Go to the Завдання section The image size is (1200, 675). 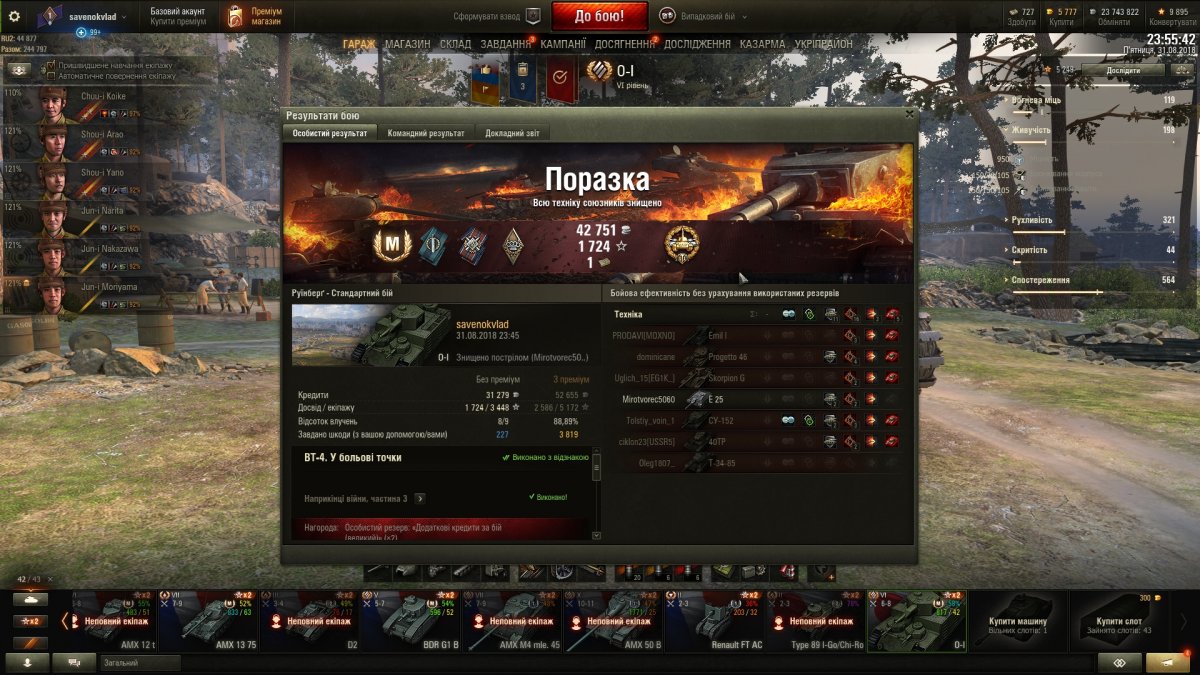point(505,45)
